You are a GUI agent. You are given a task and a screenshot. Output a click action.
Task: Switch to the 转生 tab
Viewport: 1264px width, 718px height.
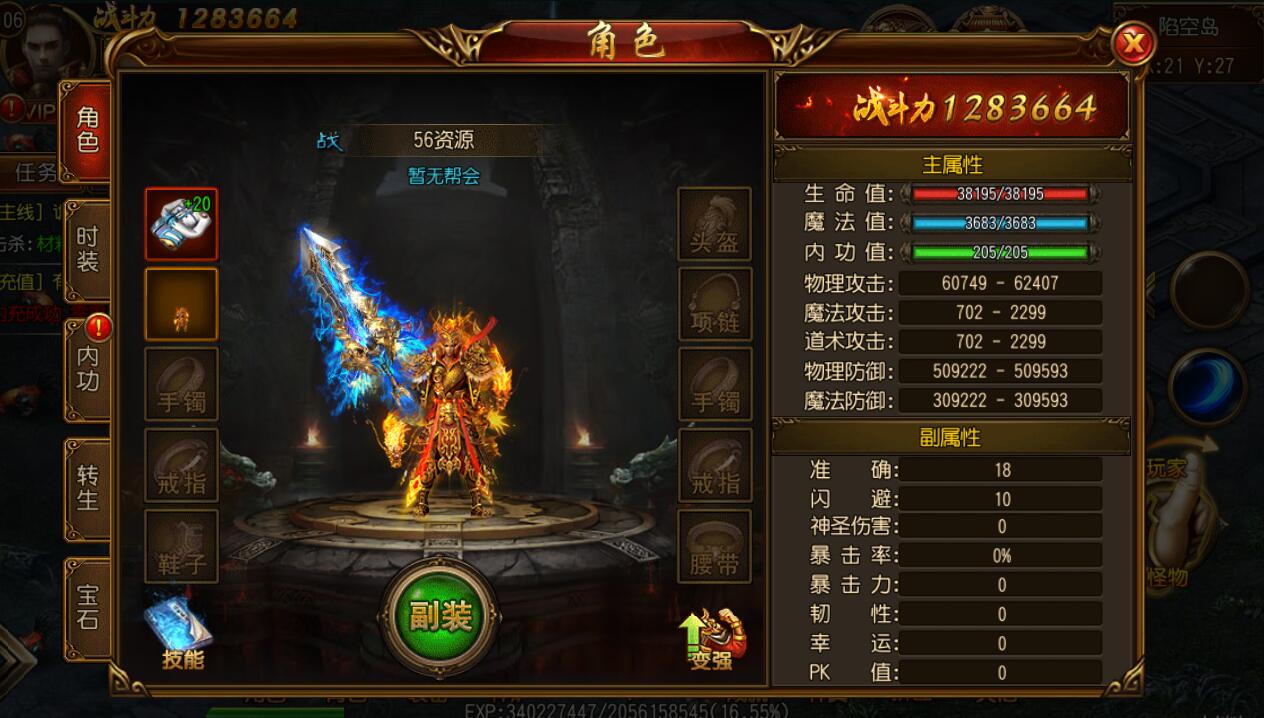[x=87, y=487]
